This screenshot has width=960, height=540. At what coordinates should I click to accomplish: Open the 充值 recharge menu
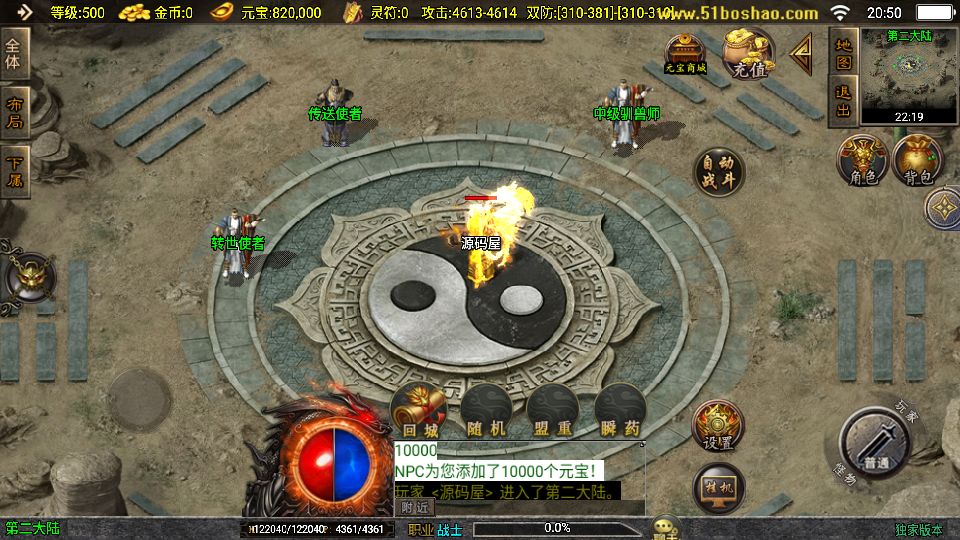coord(748,54)
